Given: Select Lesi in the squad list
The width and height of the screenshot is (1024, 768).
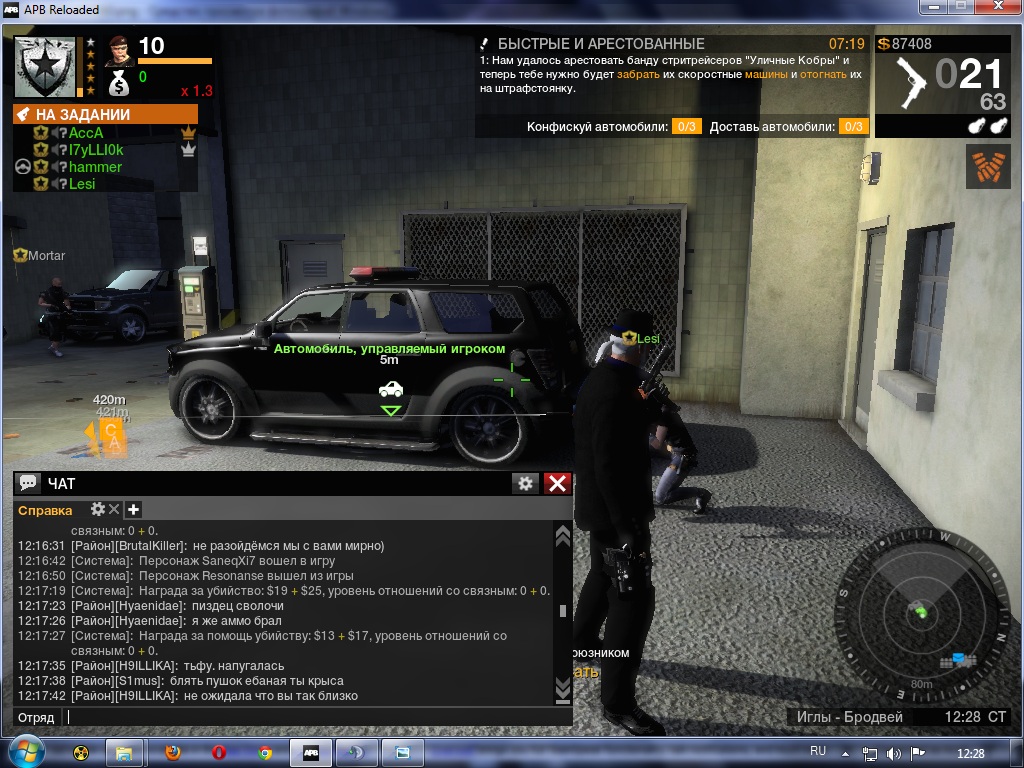Looking at the screenshot, I should (82, 184).
